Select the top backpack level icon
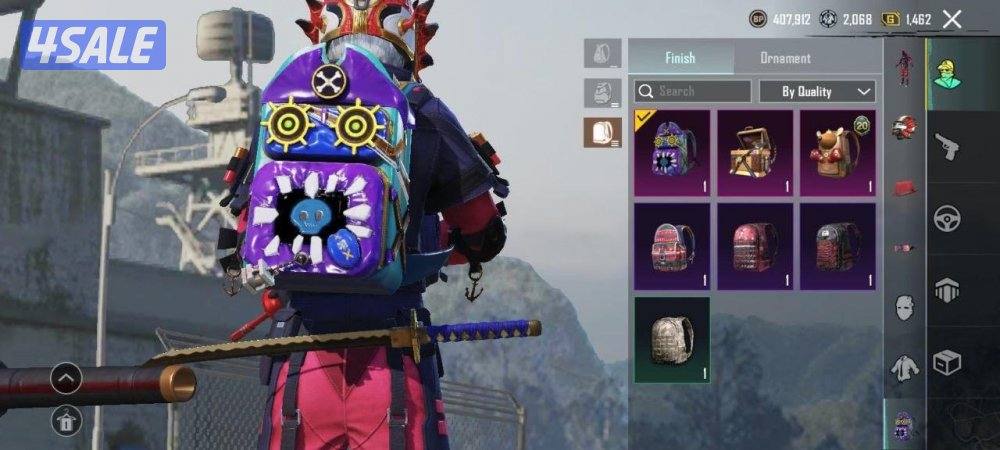The height and width of the screenshot is (450, 1000). click(x=602, y=53)
